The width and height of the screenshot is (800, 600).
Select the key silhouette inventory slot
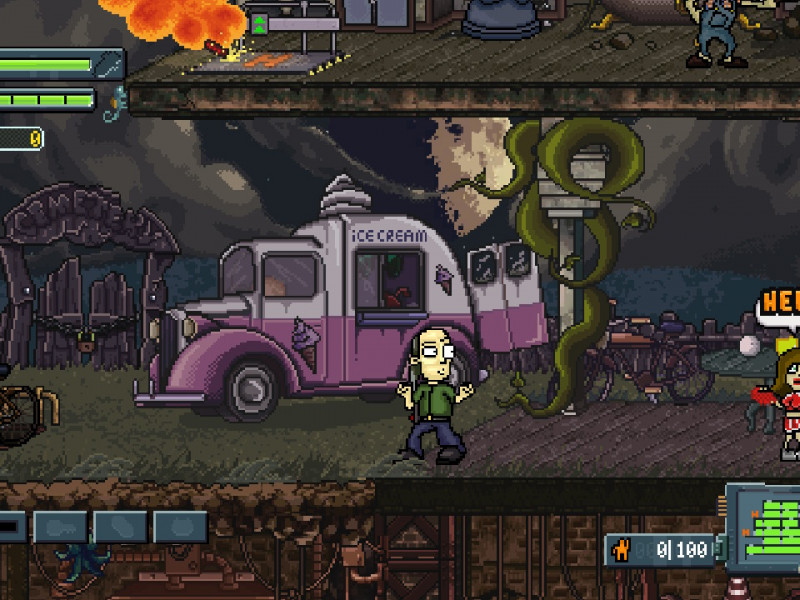pos(60,527)
